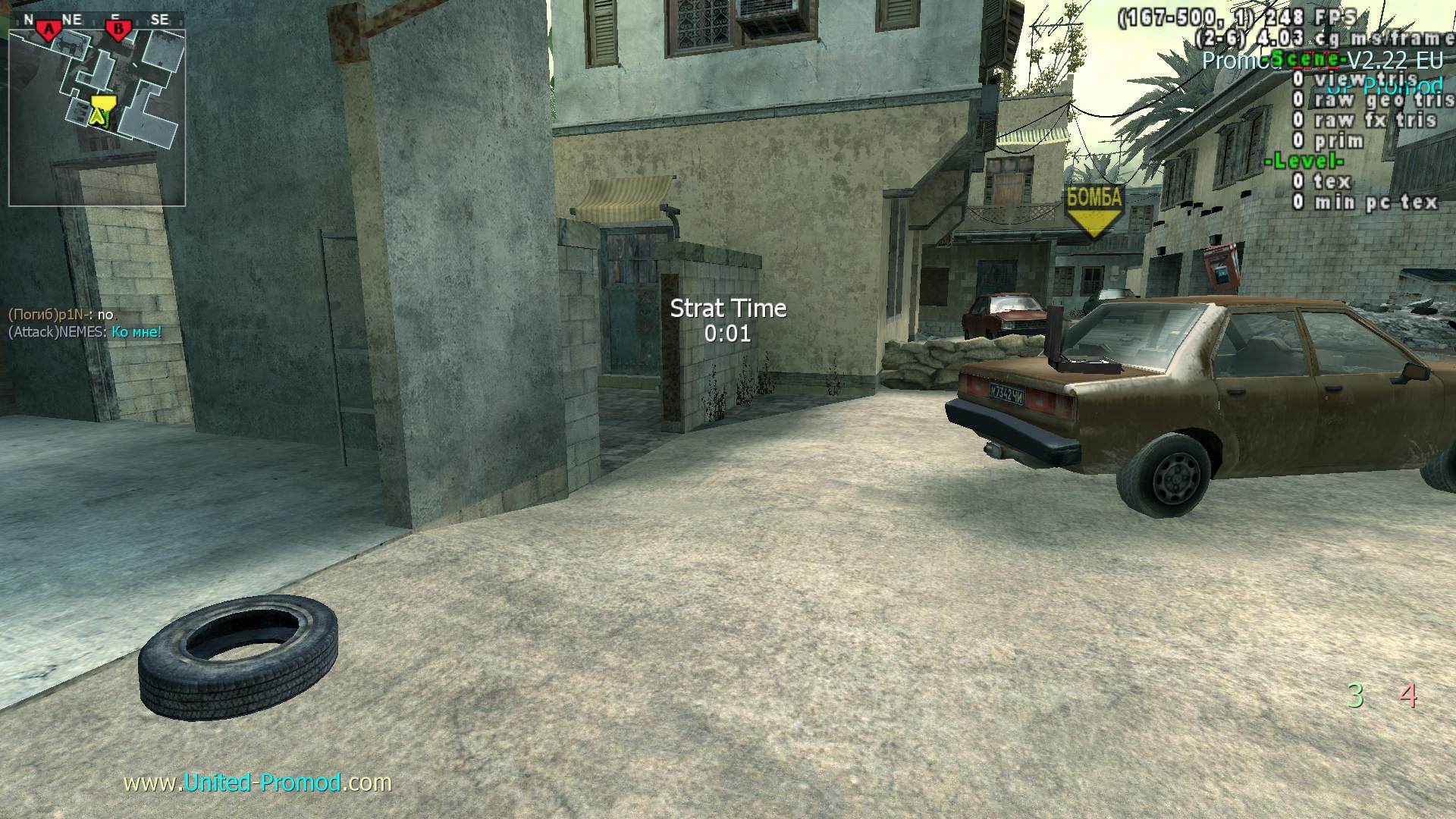Select the A bombsite marker on the minimap
The image size is (1456, 819).
tap(50, 30)
